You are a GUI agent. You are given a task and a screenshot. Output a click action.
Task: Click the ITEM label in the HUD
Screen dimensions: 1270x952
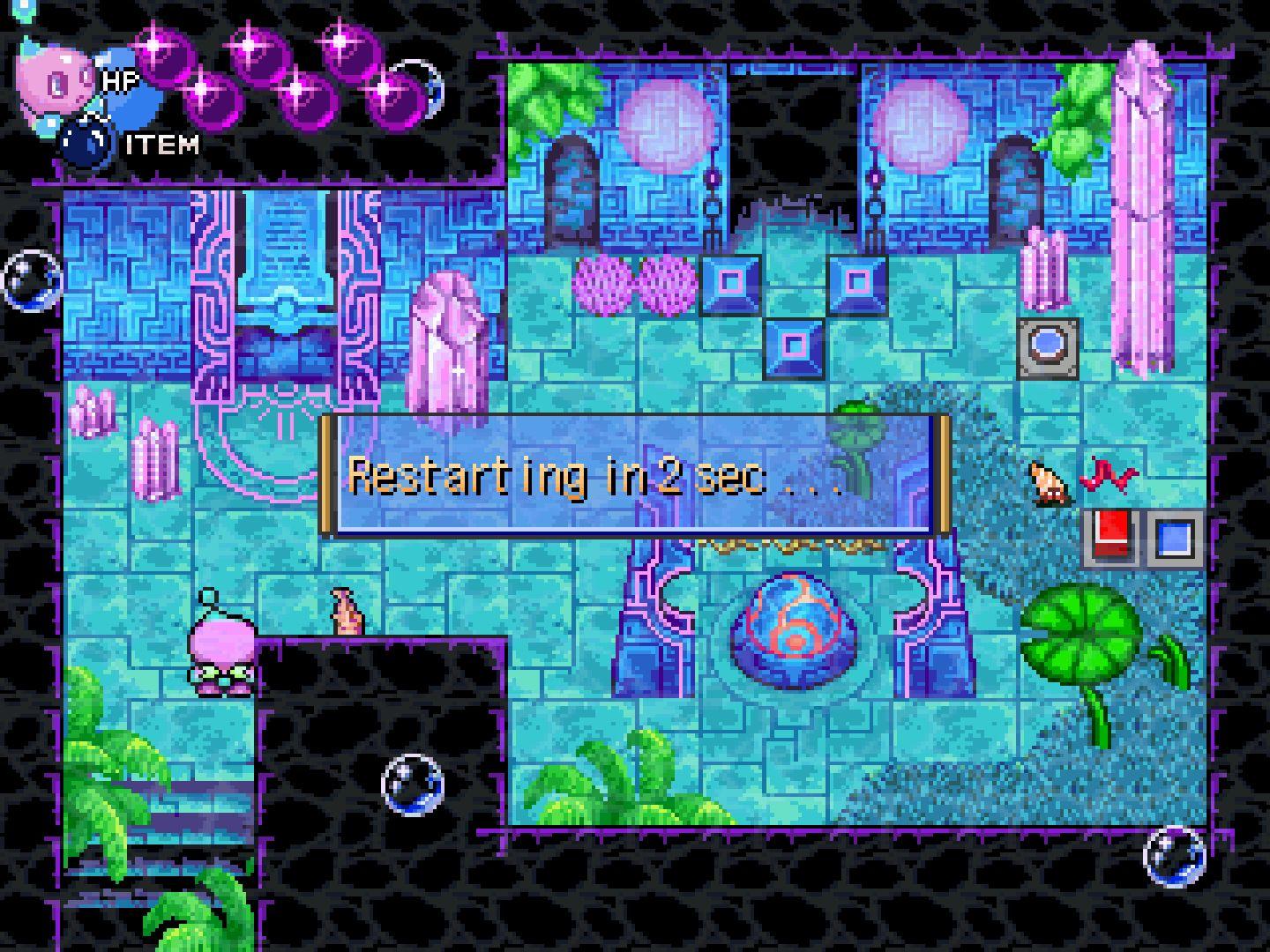tap(162, 143)
